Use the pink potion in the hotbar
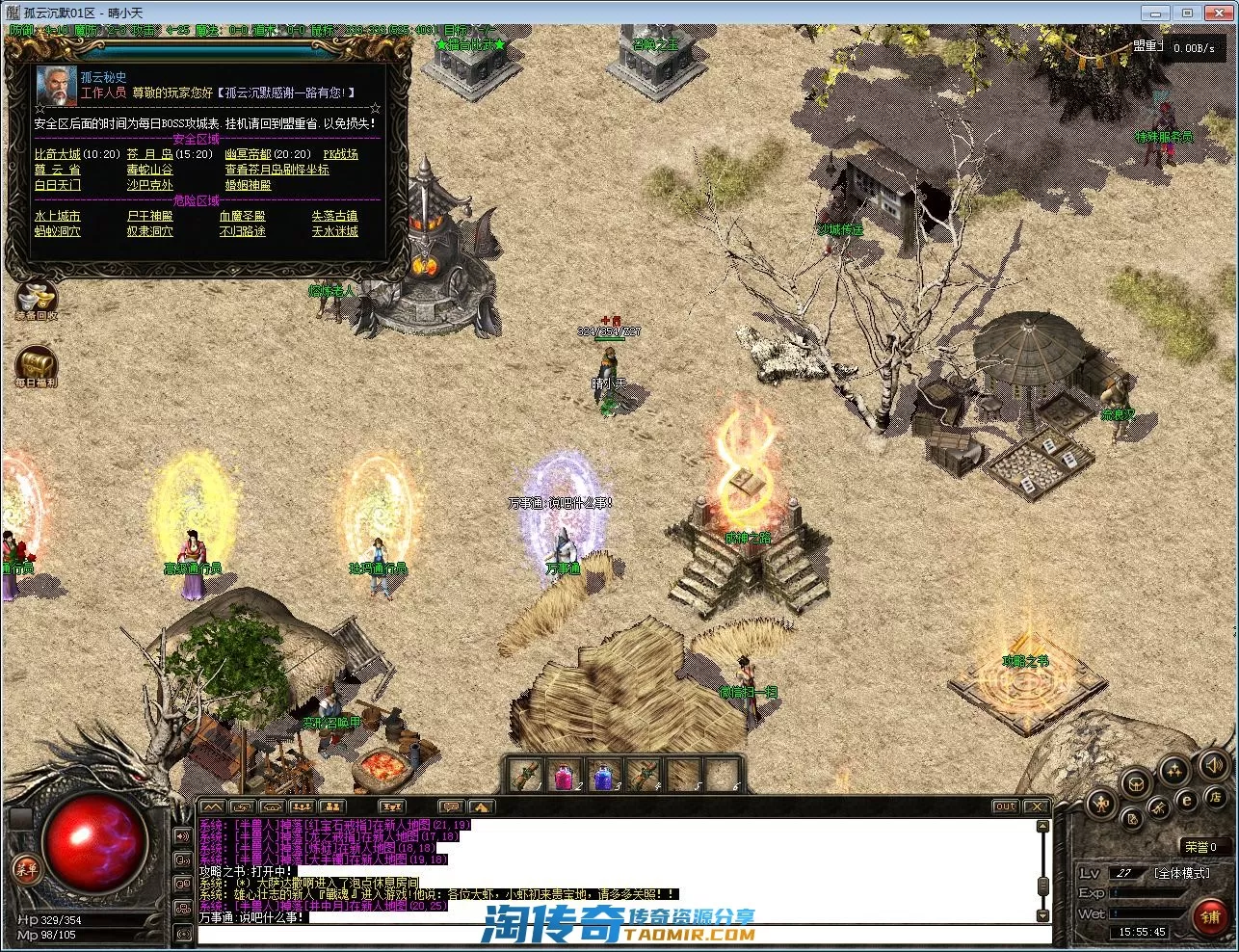The height and width of the screenshot is (952, 1239). click(565, 775)
